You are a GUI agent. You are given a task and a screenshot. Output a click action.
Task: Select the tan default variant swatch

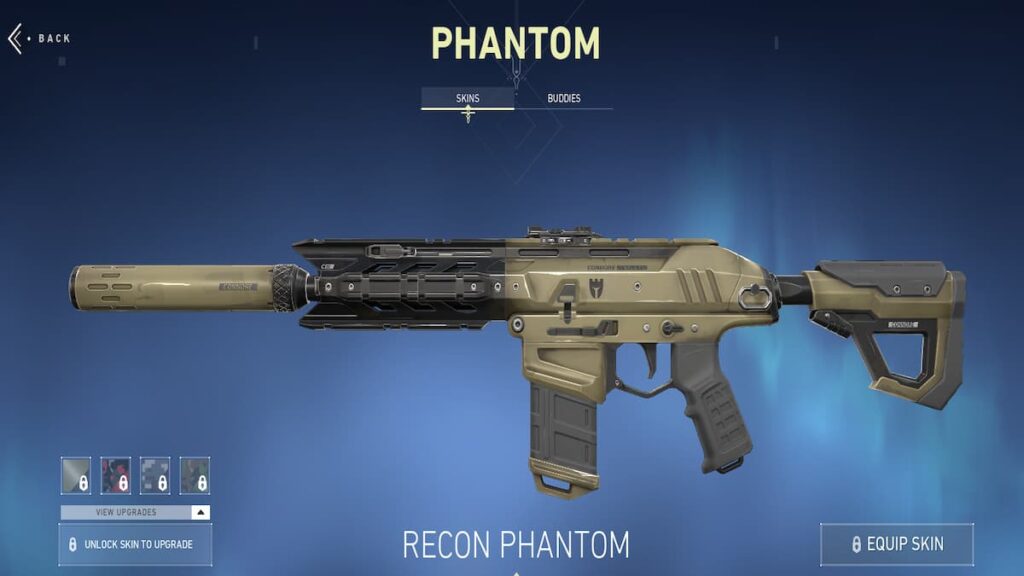click(76, 475)
